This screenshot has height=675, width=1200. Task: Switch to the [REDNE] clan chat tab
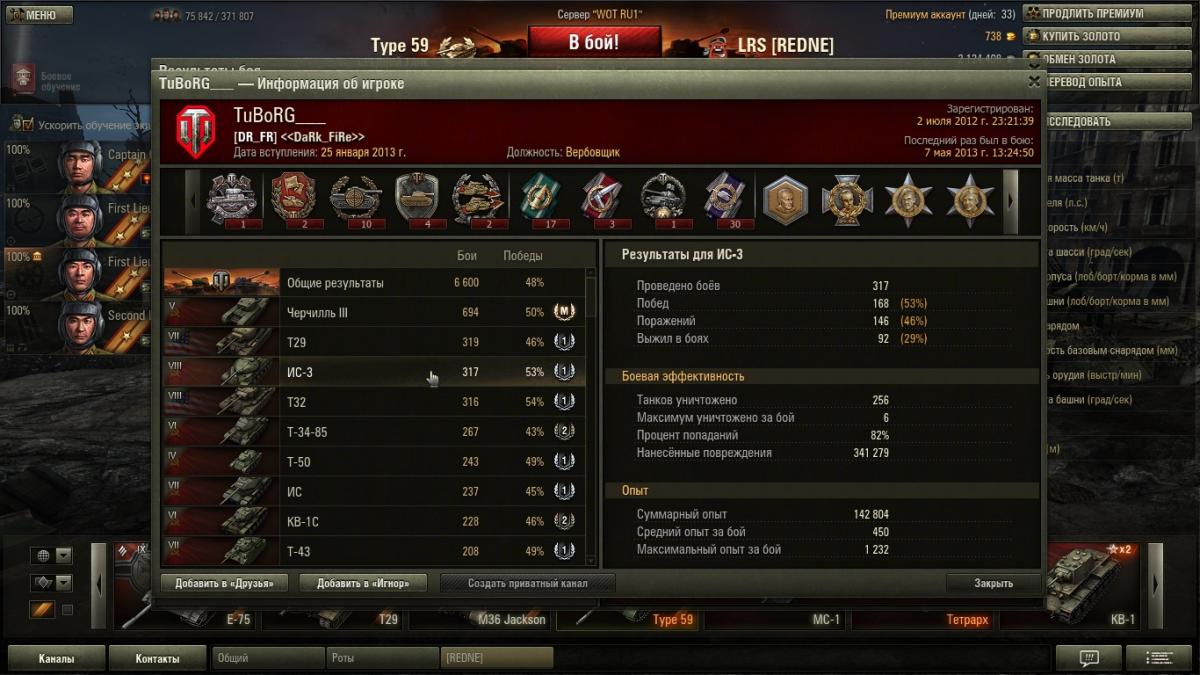[496, 659]
